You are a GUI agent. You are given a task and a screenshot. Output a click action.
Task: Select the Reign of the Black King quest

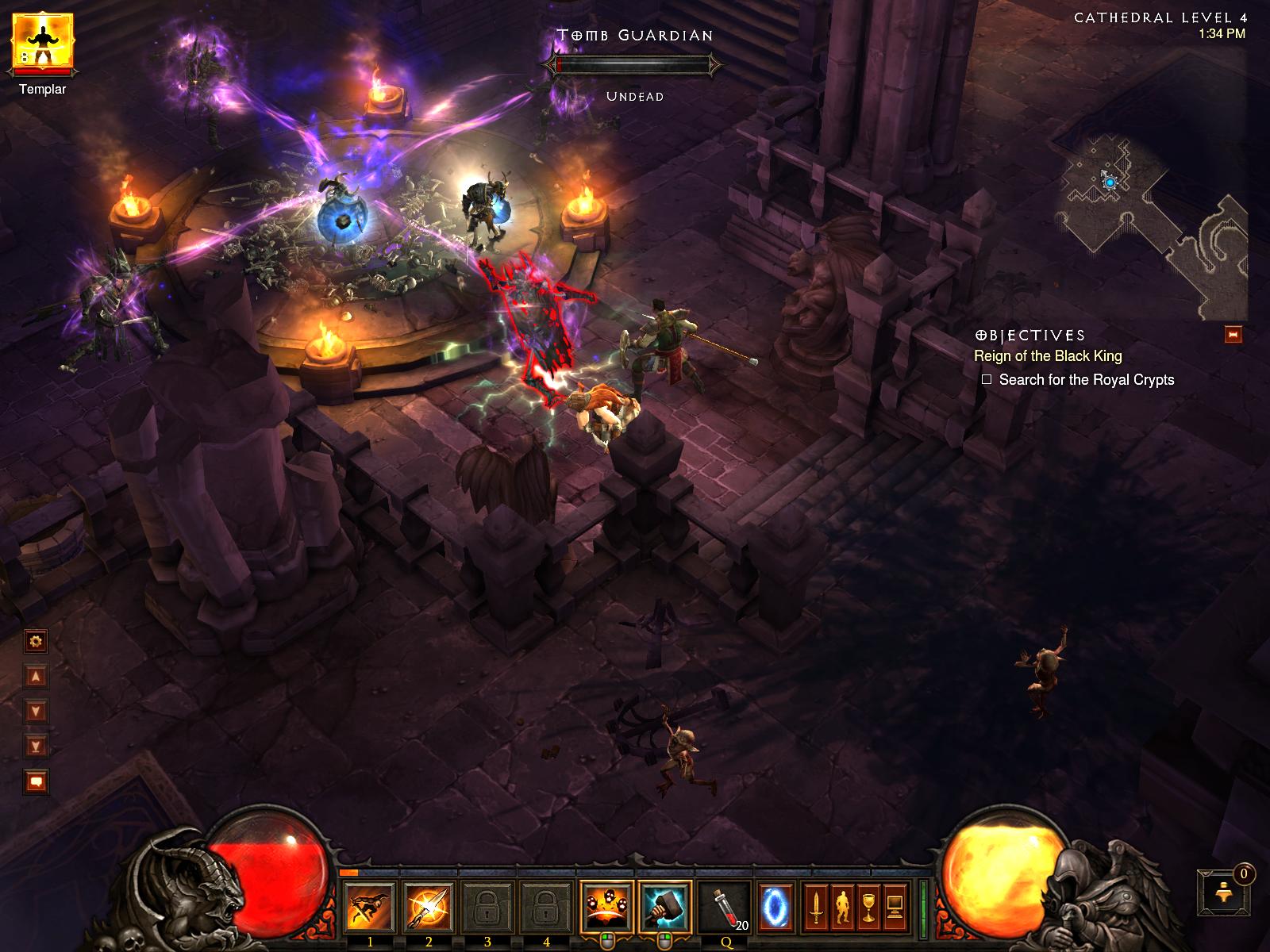[x=1048, y=356]
